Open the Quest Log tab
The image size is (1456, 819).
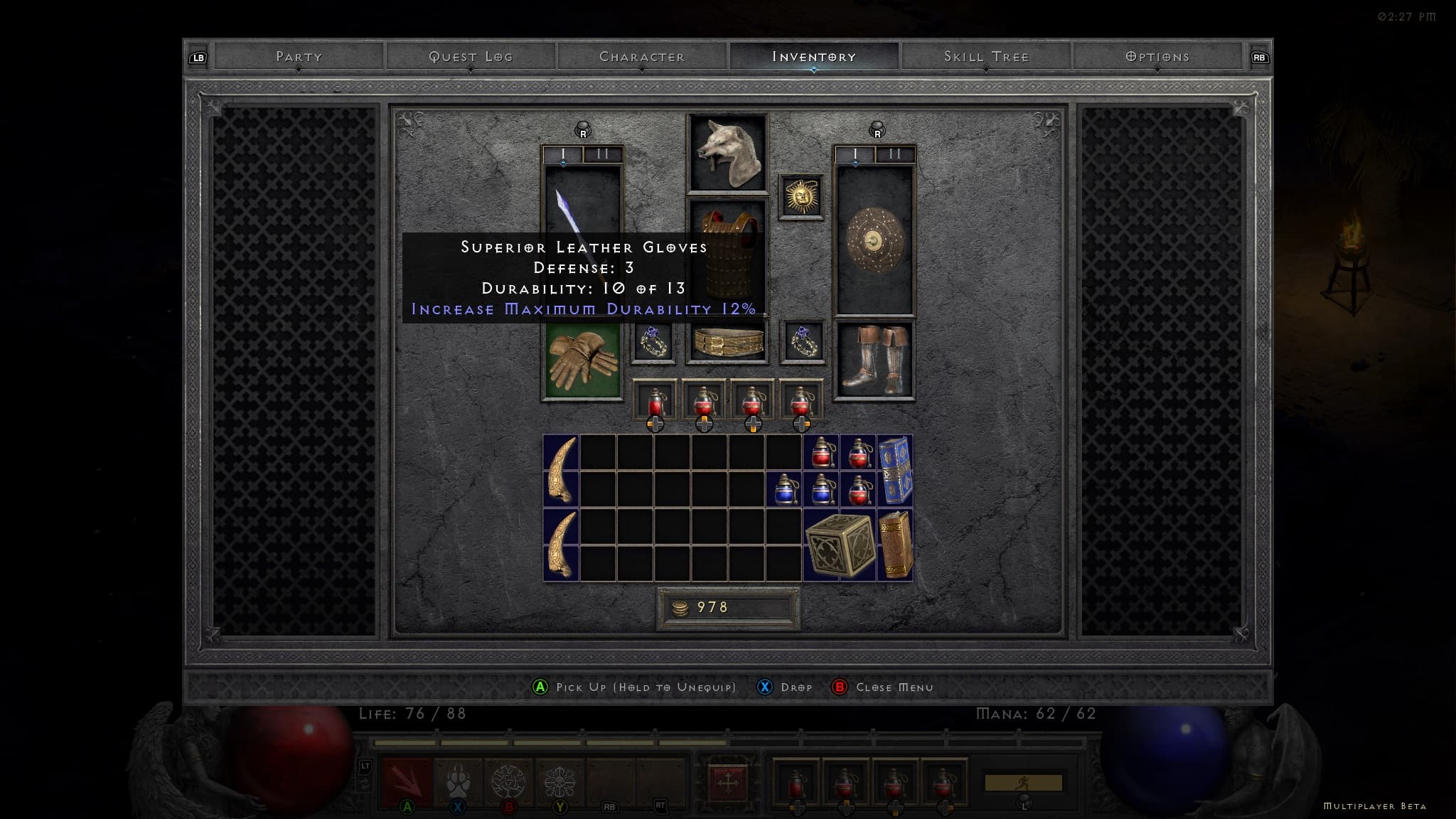[471, 57]
